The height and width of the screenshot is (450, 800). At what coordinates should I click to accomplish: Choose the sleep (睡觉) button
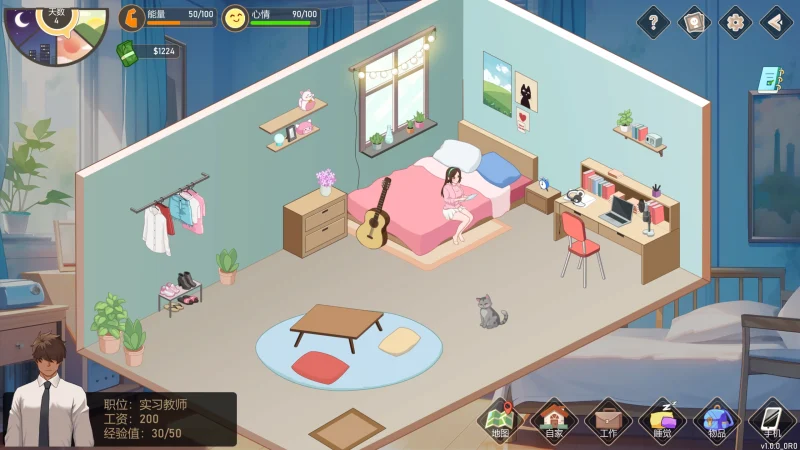(661, 421)
